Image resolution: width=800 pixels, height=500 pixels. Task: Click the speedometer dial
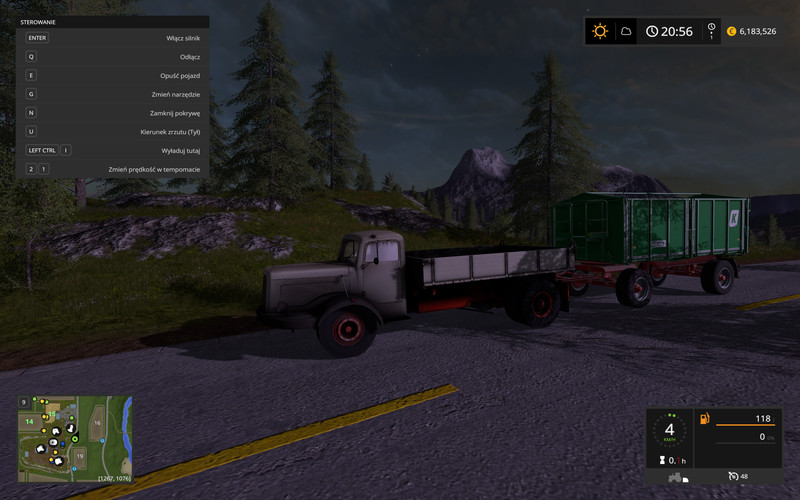coord(668,431)
